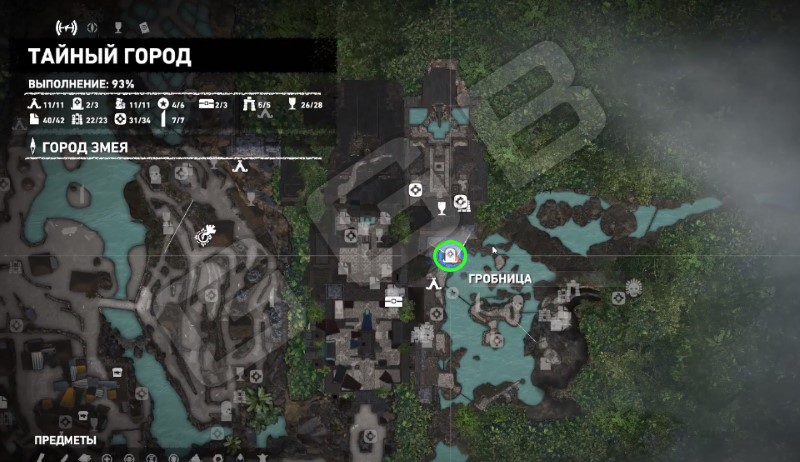The width and height of the screenshot is (800, 462).
Task: Select the base camp marker below the tomb icon
Action: pos(434,283)
